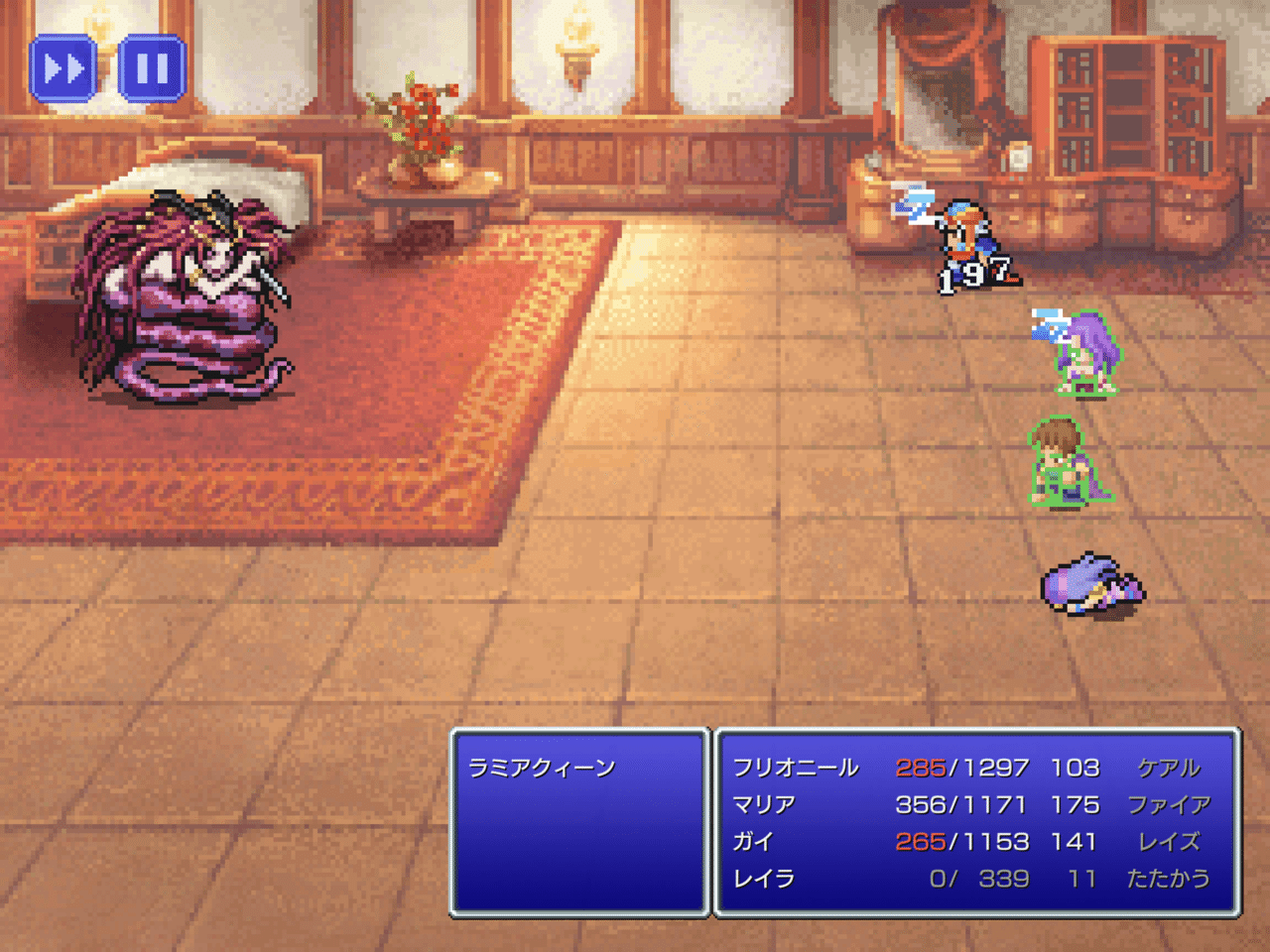Click the fast-forward battle speed icon
The width and height of the screenshot is (1270, 952).
pyautogui.click(x=63, y=69)
